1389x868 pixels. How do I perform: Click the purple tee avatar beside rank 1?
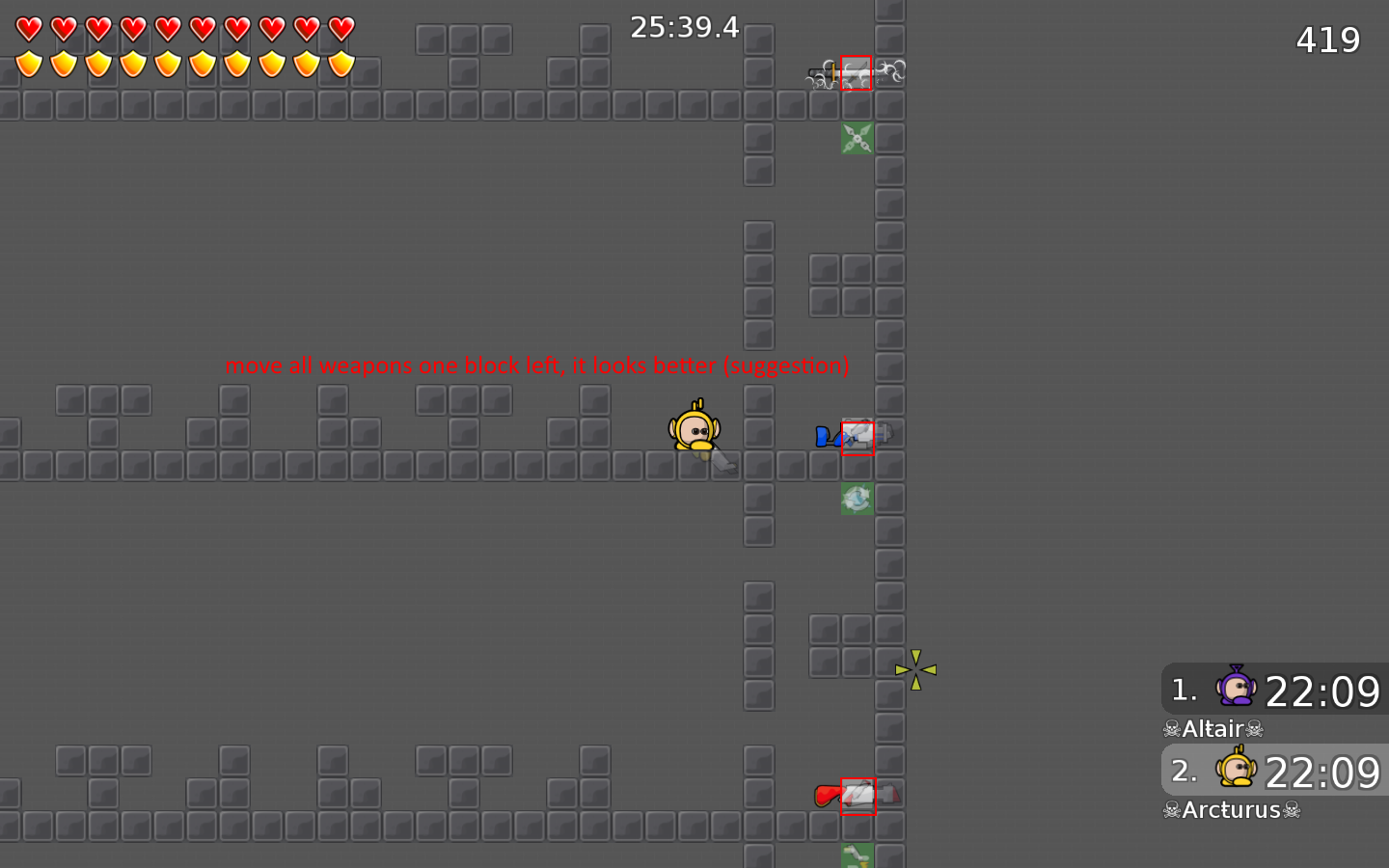pos(1236,689)
